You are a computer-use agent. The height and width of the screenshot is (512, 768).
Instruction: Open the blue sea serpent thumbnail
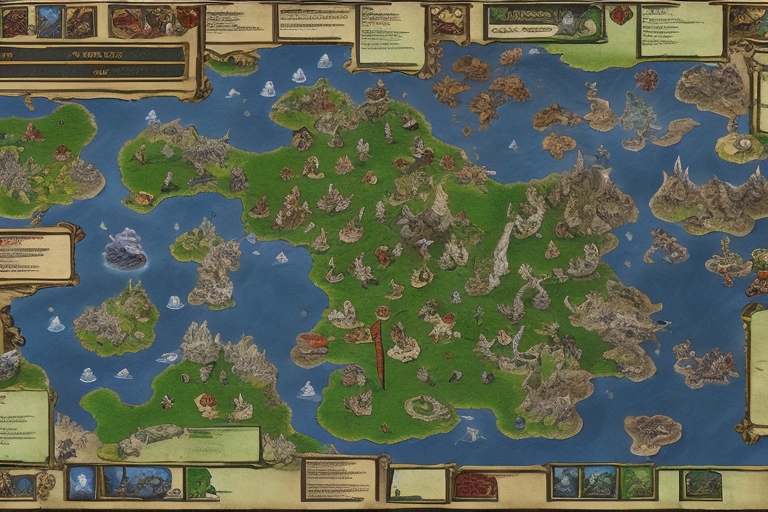[142, 482]
